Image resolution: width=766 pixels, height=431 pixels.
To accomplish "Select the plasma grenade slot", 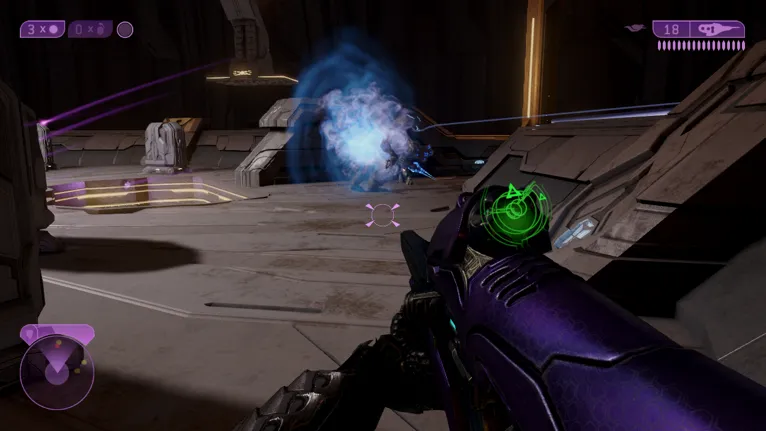I will click(42, 29).
